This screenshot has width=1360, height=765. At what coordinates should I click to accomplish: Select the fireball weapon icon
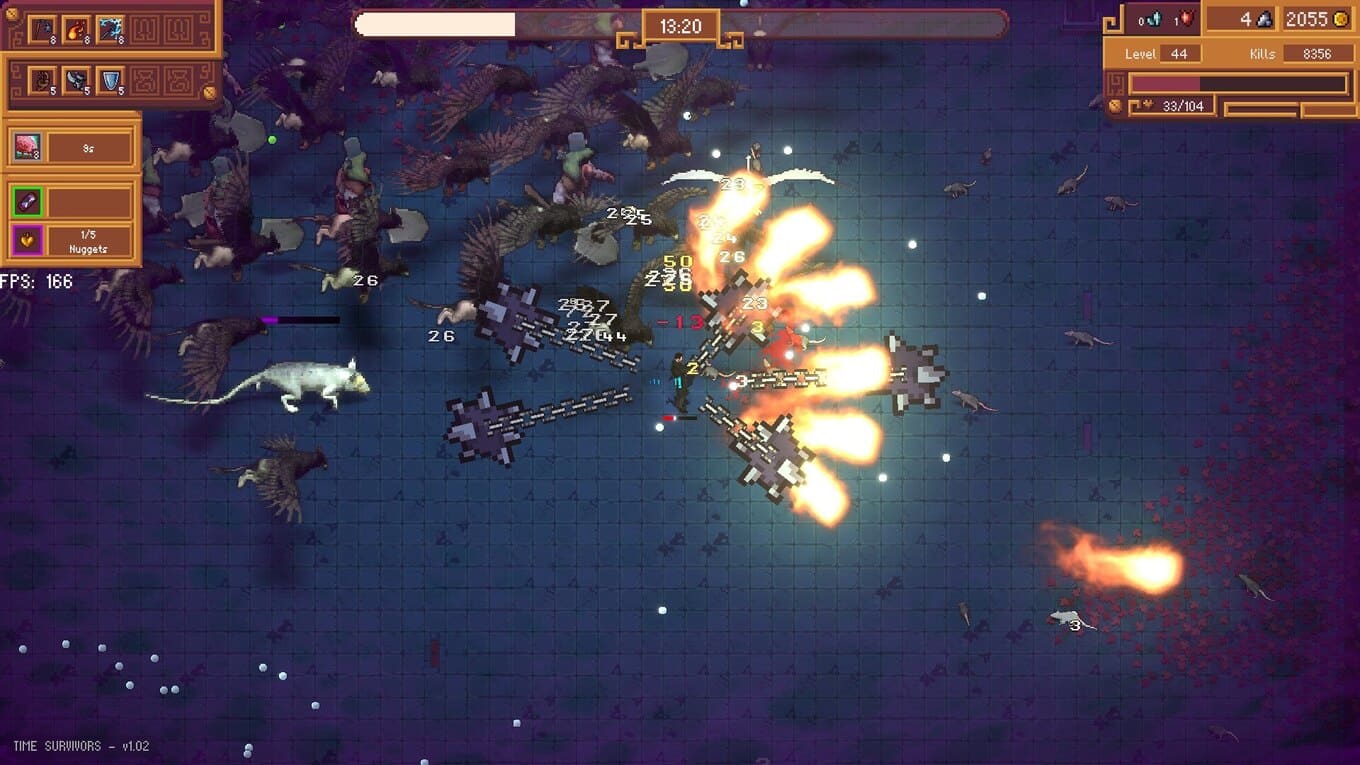click(76, 29)
